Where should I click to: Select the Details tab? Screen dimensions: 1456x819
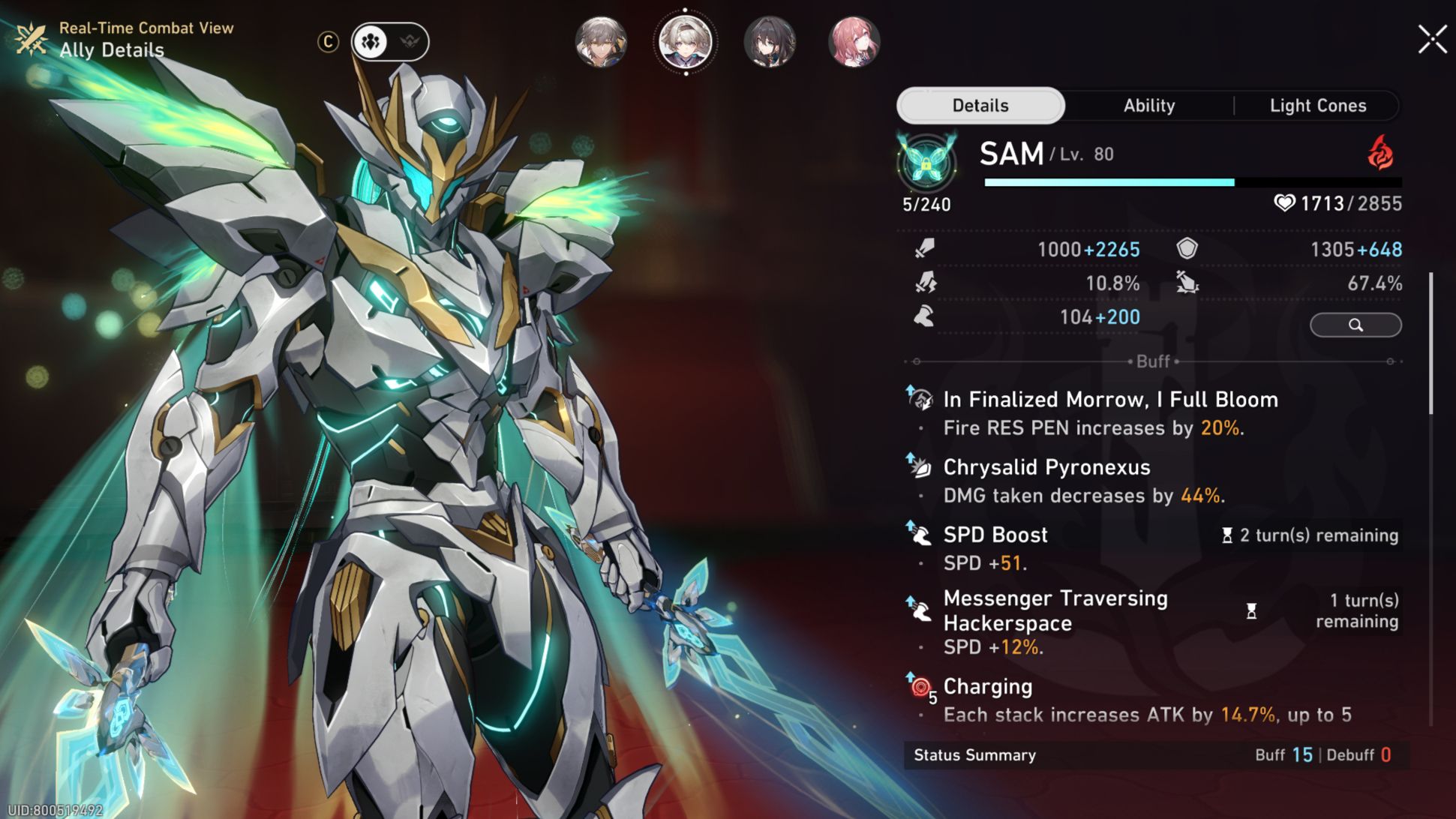pos(980,106)
